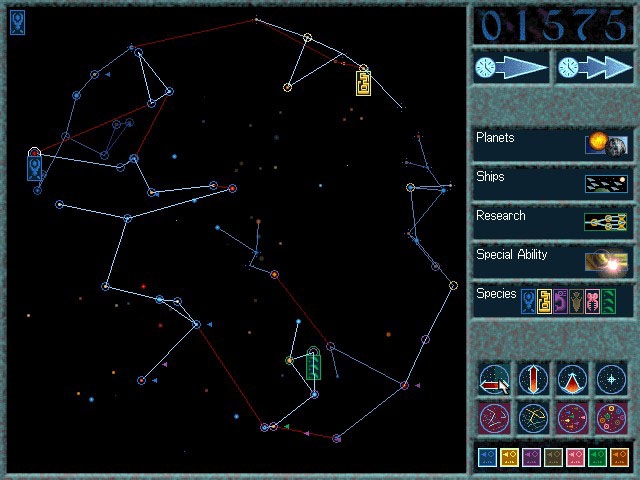Click the zoom cone map button
Viewport: 640px width, 480px height.
(x=572, y=379)
